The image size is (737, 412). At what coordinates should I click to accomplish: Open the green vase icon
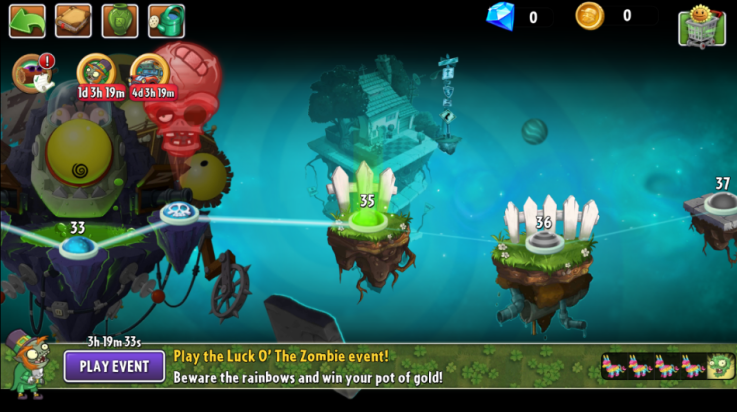tap(120, 20)
